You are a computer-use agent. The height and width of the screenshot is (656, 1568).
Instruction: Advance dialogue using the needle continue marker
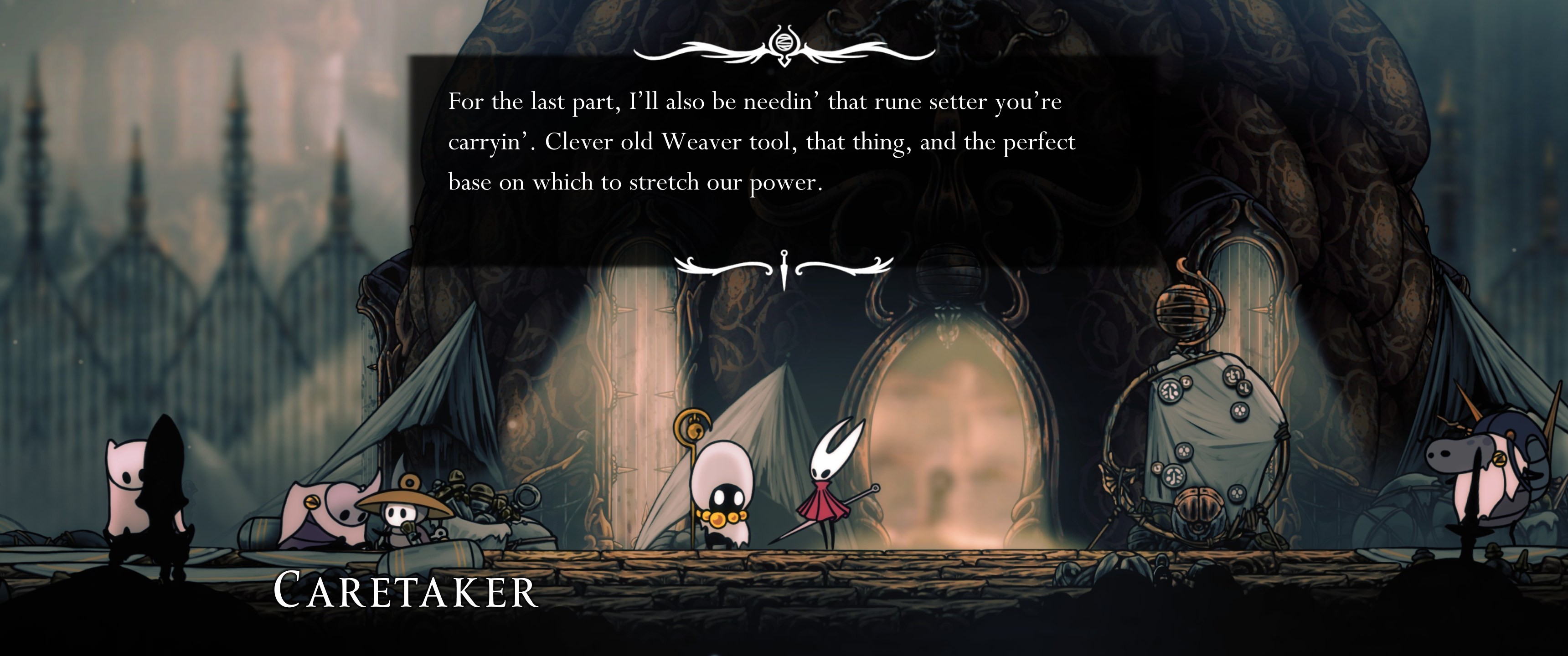tap(784, 268)
